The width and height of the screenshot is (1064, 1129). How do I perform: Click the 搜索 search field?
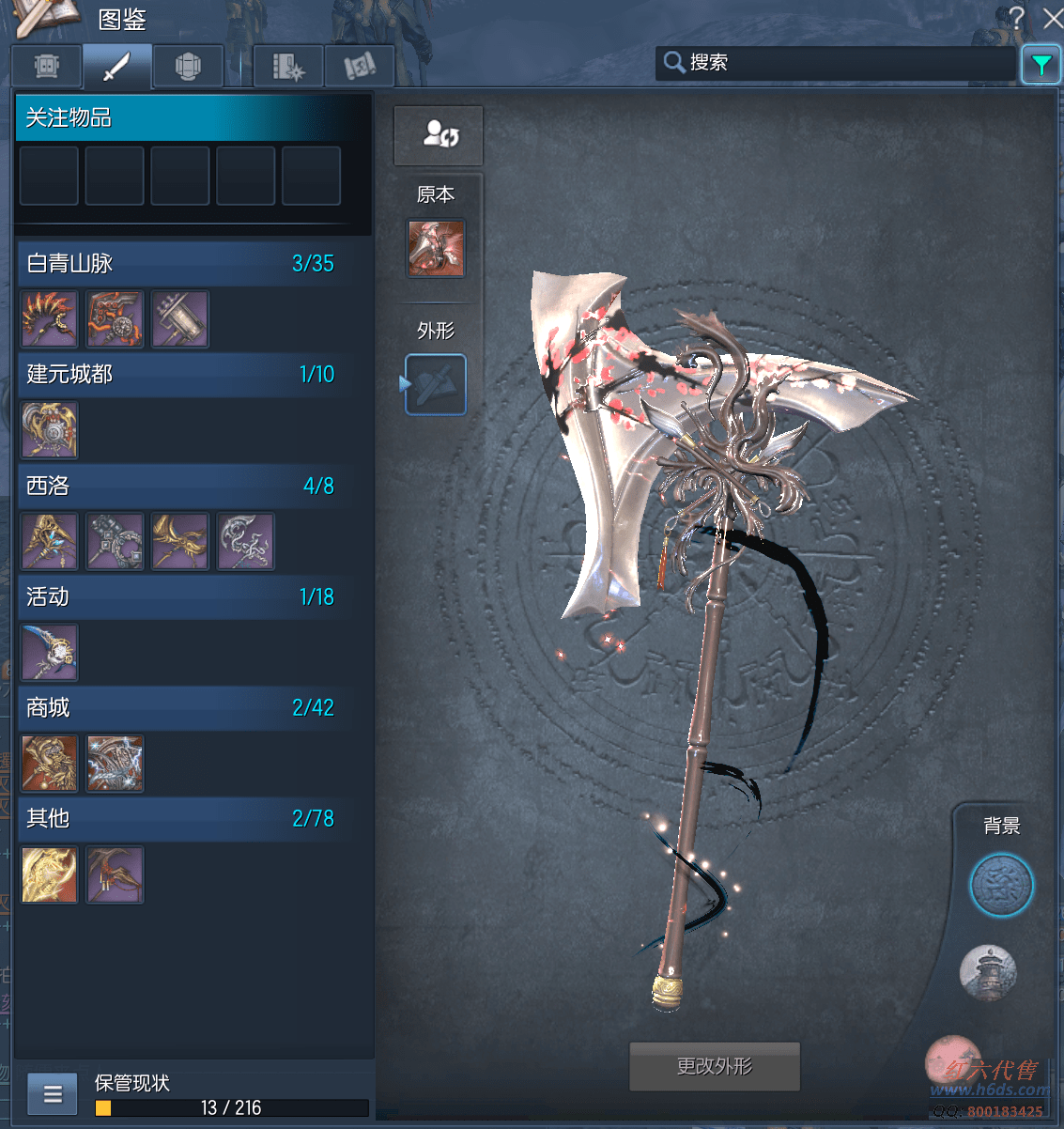pyautogui.click(x=836, y=63)
